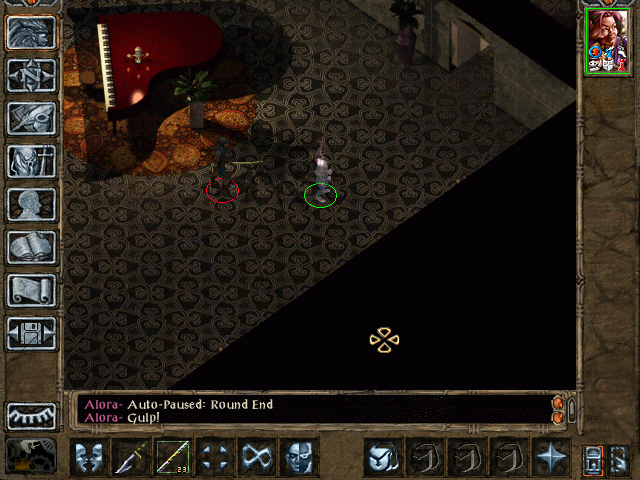Open special abilities (four-point star icon)
640x480 pixels.
(550, 458)
